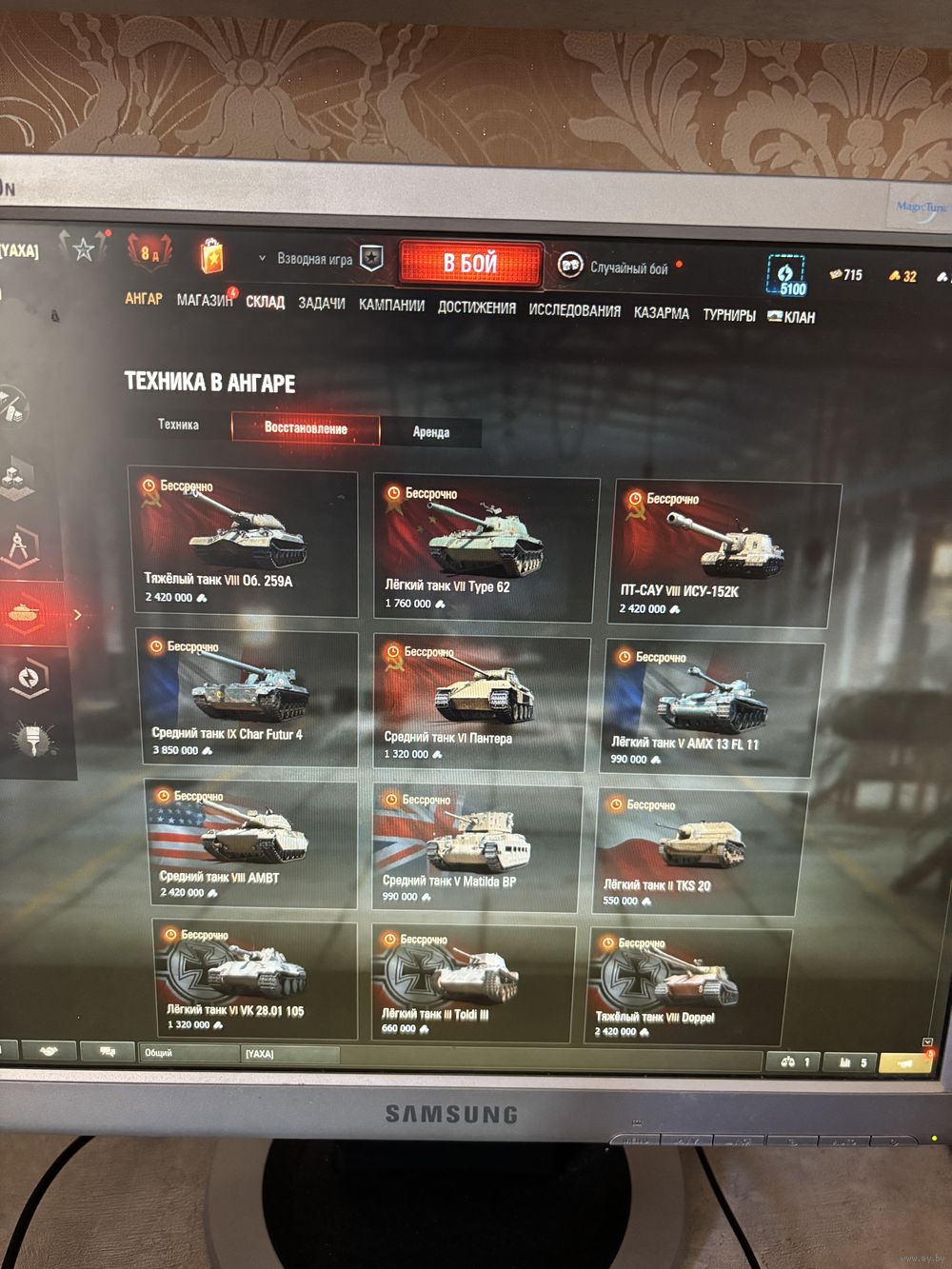Image resolution: width=952 pixels, height=1269 pixels.
Task: Open the Взводная игра platoon dropdown
Action: 307,259
